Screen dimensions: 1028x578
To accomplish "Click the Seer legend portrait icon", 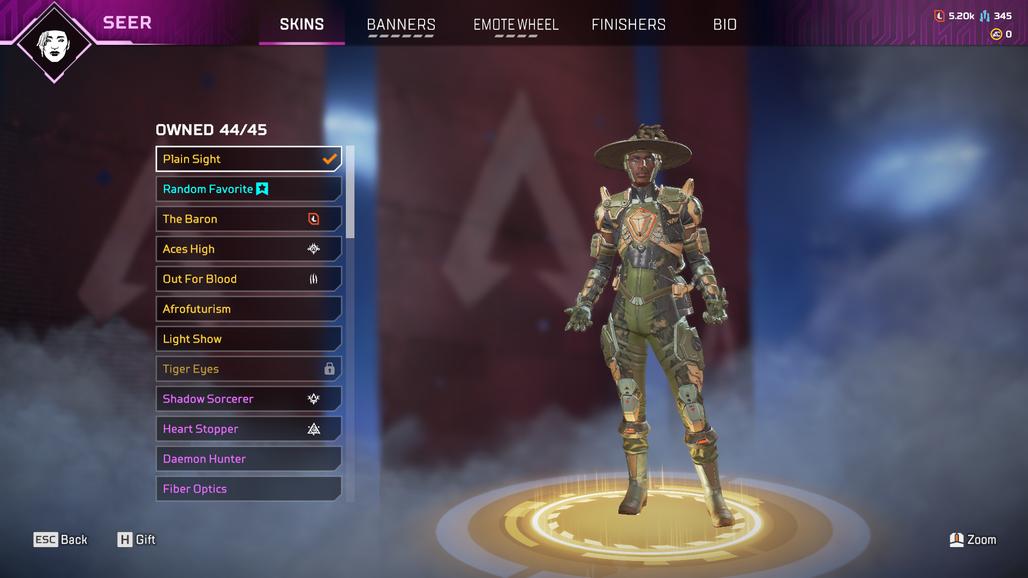I will [x=54, y=41].
